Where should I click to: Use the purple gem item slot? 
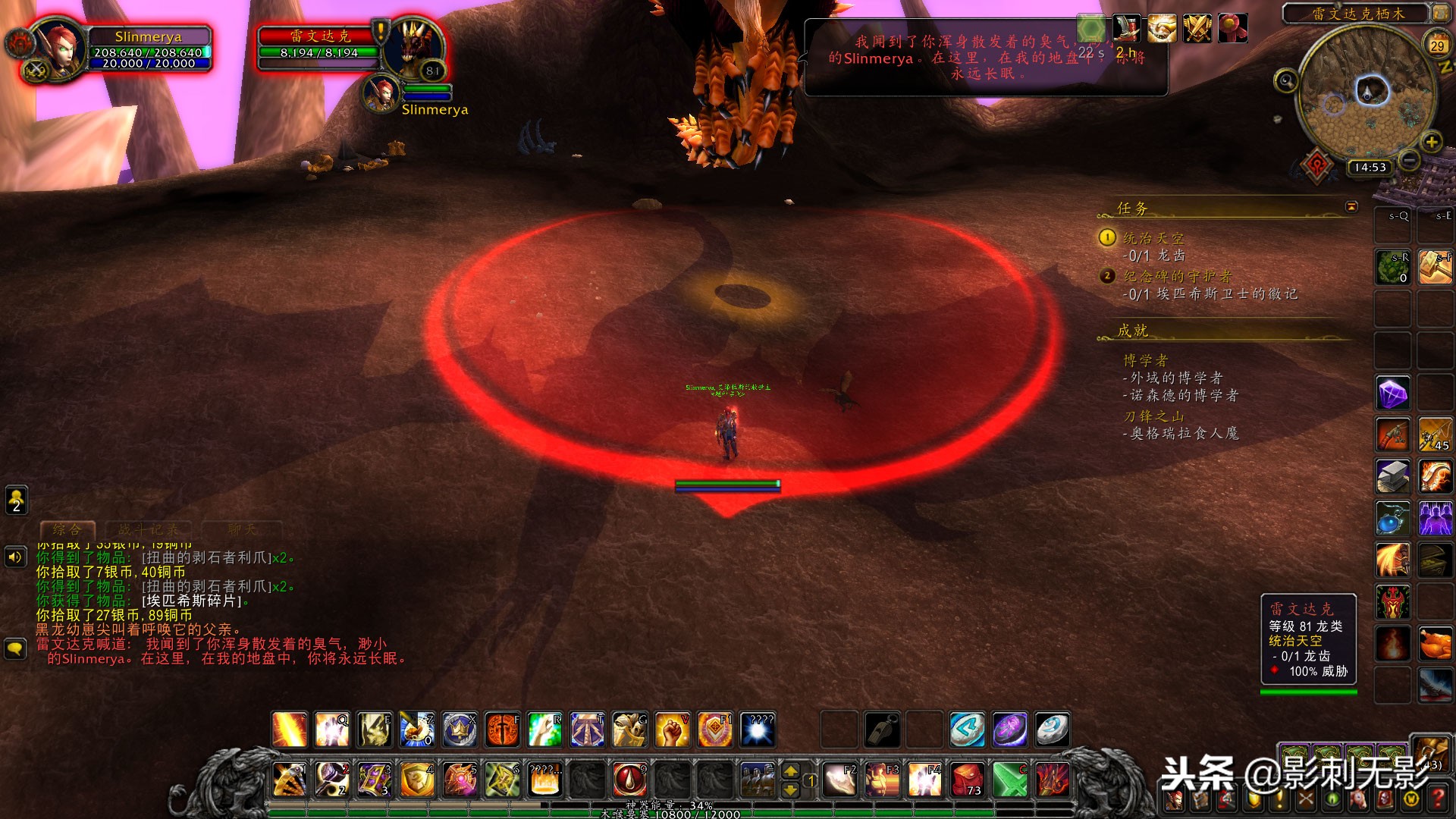coord(1393,393)
